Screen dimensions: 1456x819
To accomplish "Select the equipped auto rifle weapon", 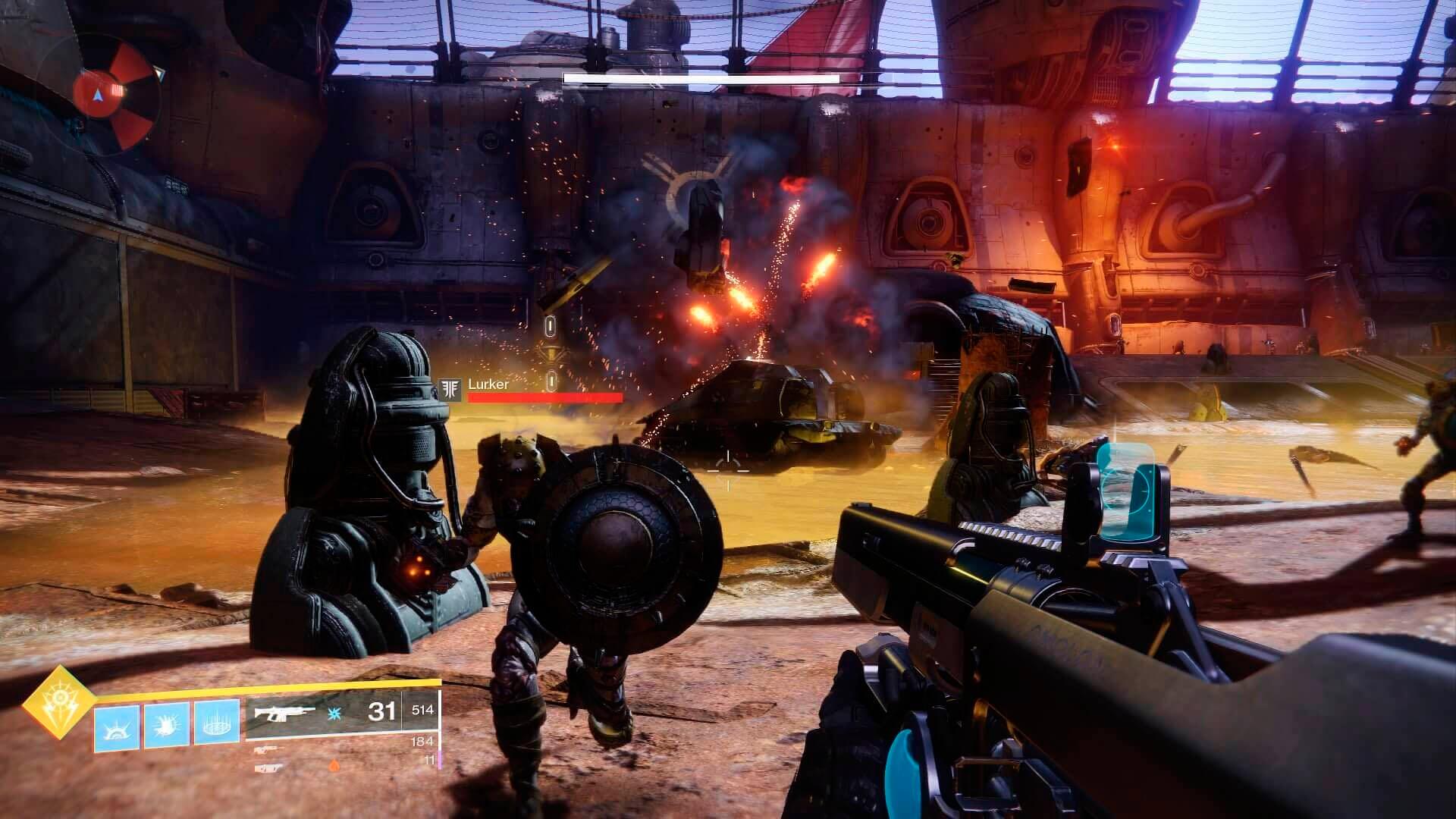I will pos(284,713).
